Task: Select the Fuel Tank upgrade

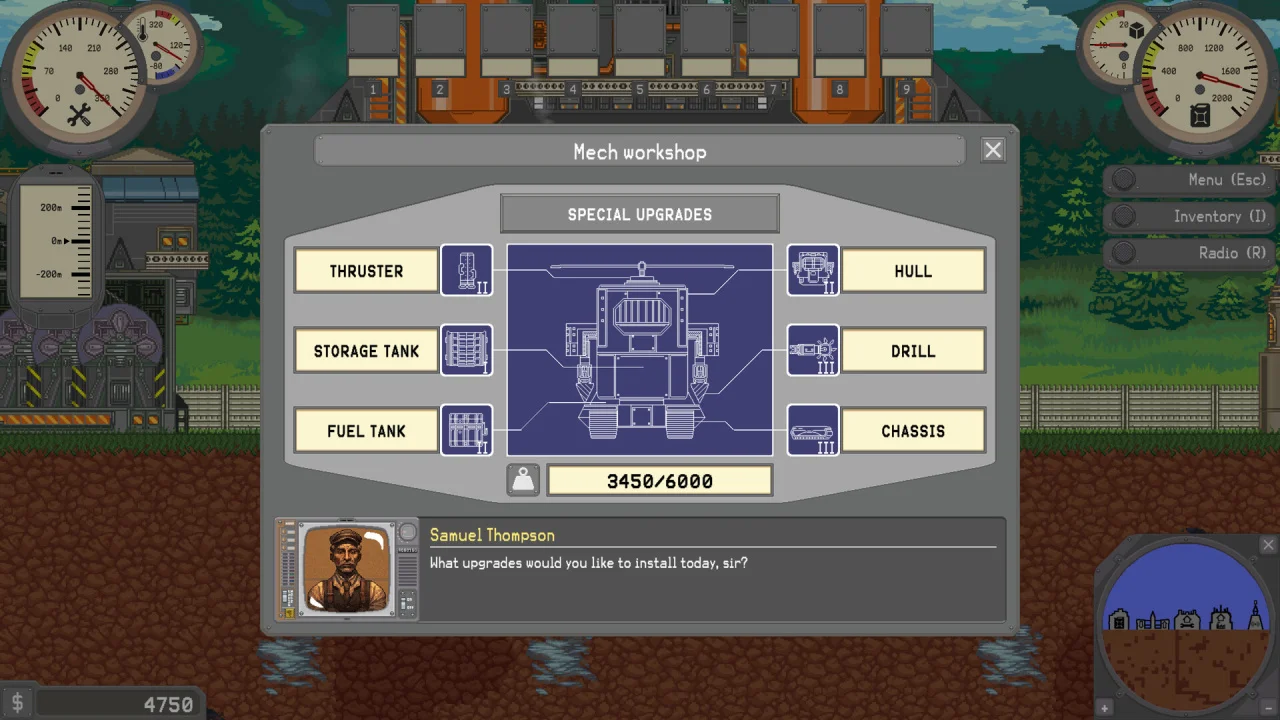Action: click(x=366, y=431)
